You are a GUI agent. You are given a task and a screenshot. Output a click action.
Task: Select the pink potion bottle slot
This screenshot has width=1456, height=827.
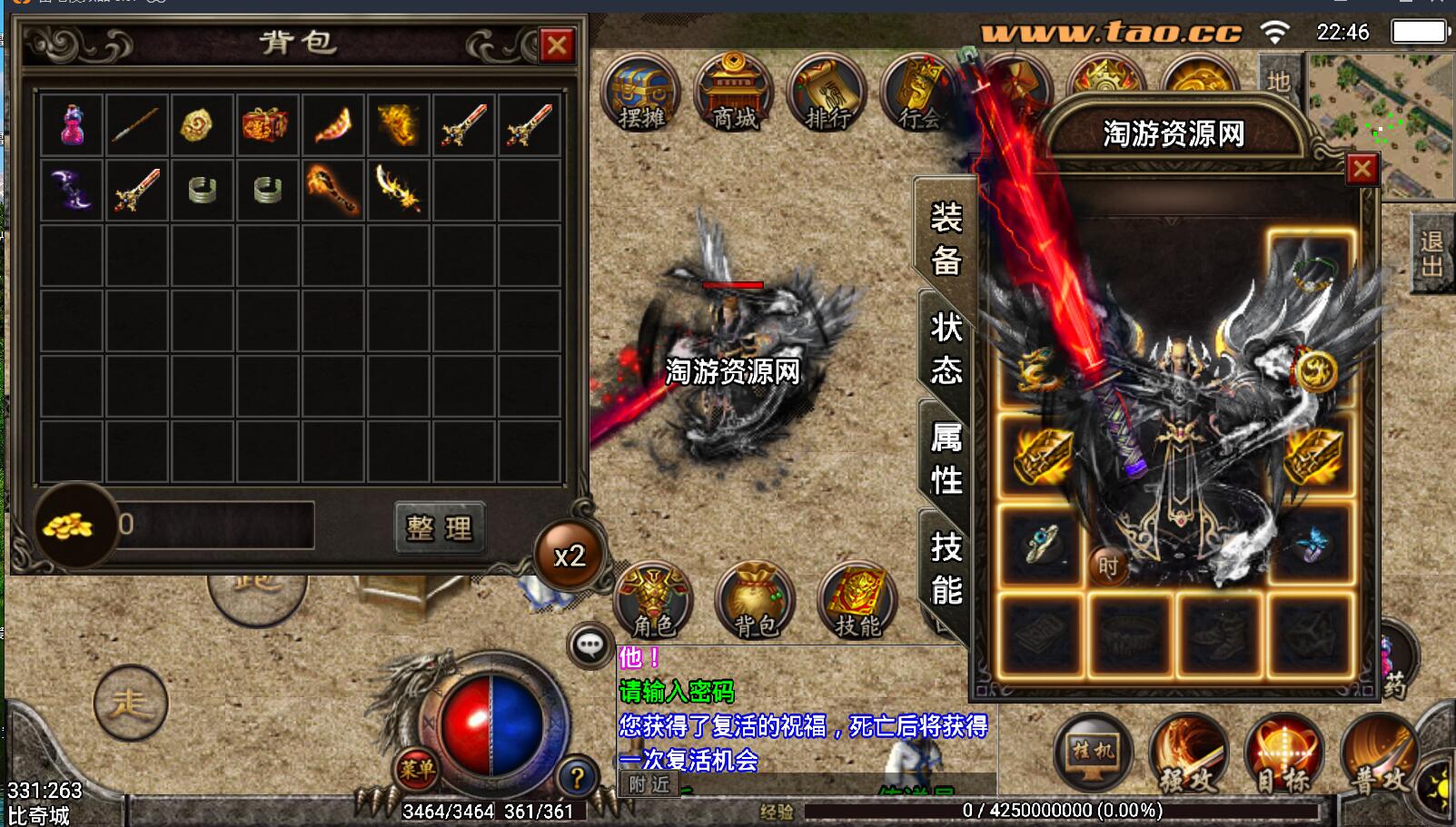72,125
